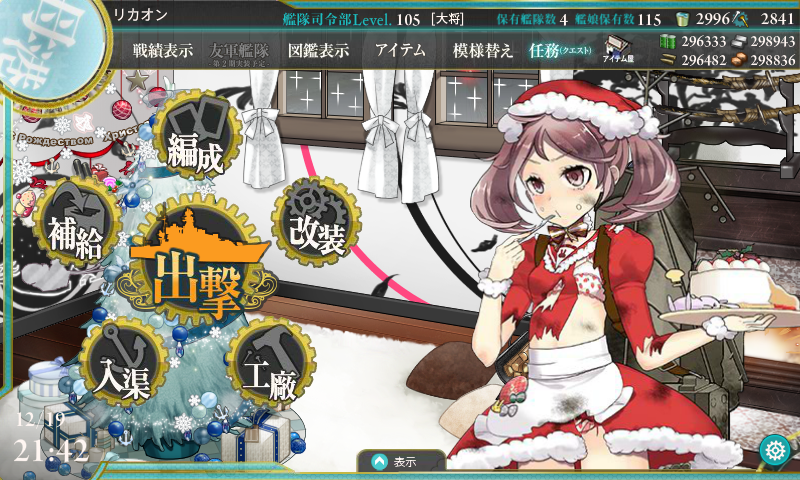Select the greyed 友軍艦隊 allied fleet tab
Viewport: 800px width, 480px height.
239,51
